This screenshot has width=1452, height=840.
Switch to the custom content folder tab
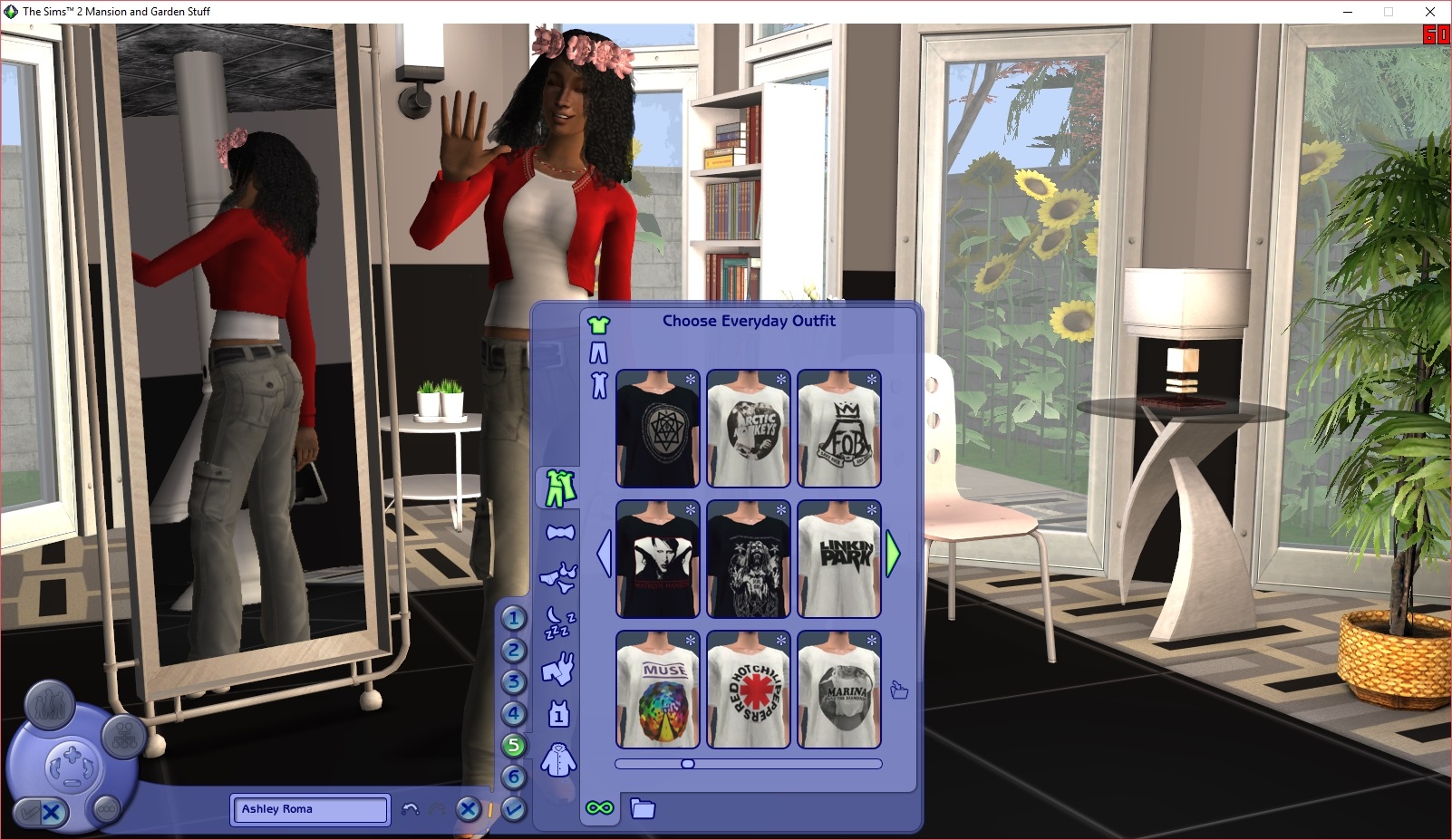click(x=644, y=809)
